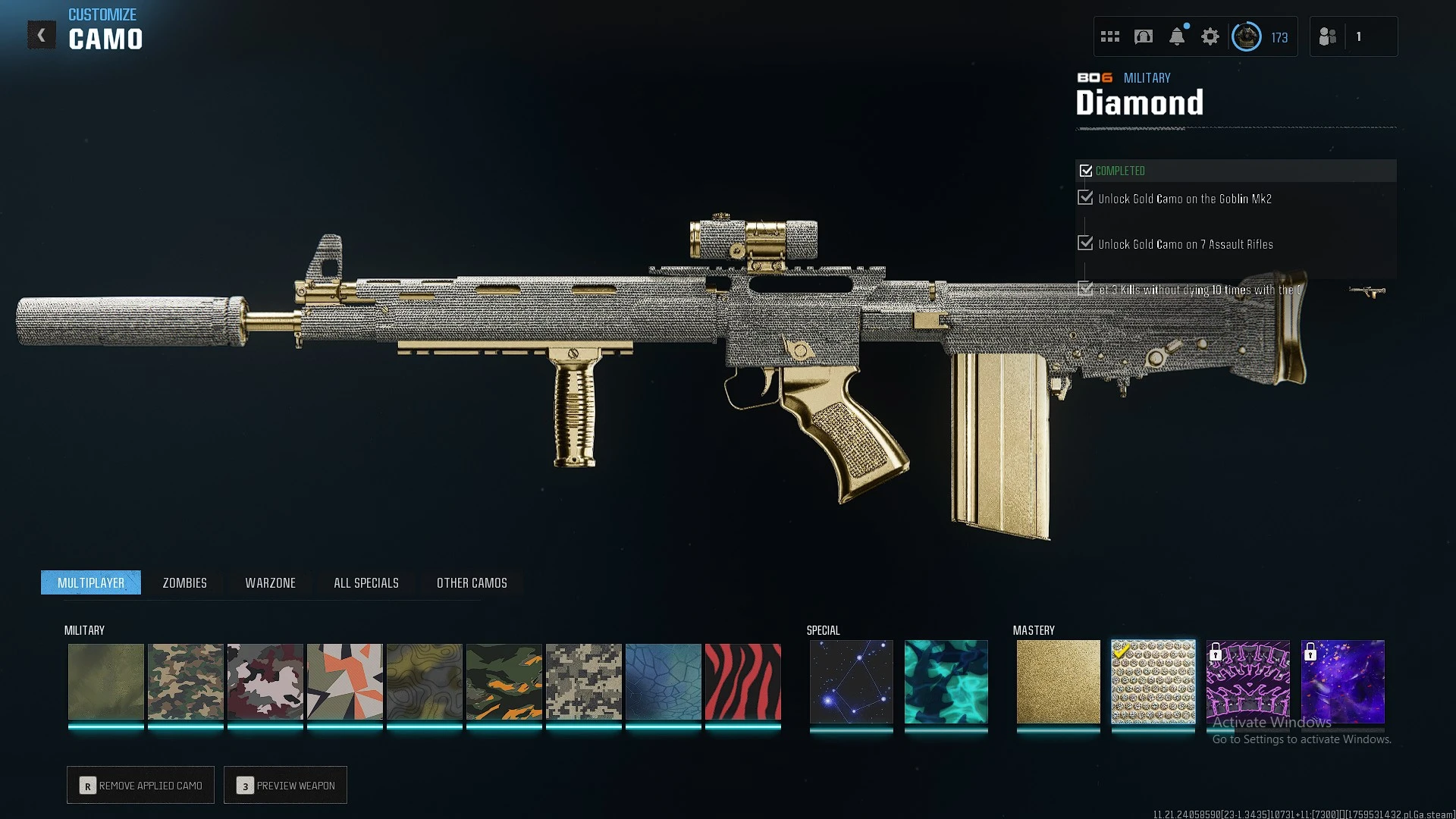The image size is (1456, 819).
Task: Pick the orange geometric shard camo
Action: tap(344, 682)
